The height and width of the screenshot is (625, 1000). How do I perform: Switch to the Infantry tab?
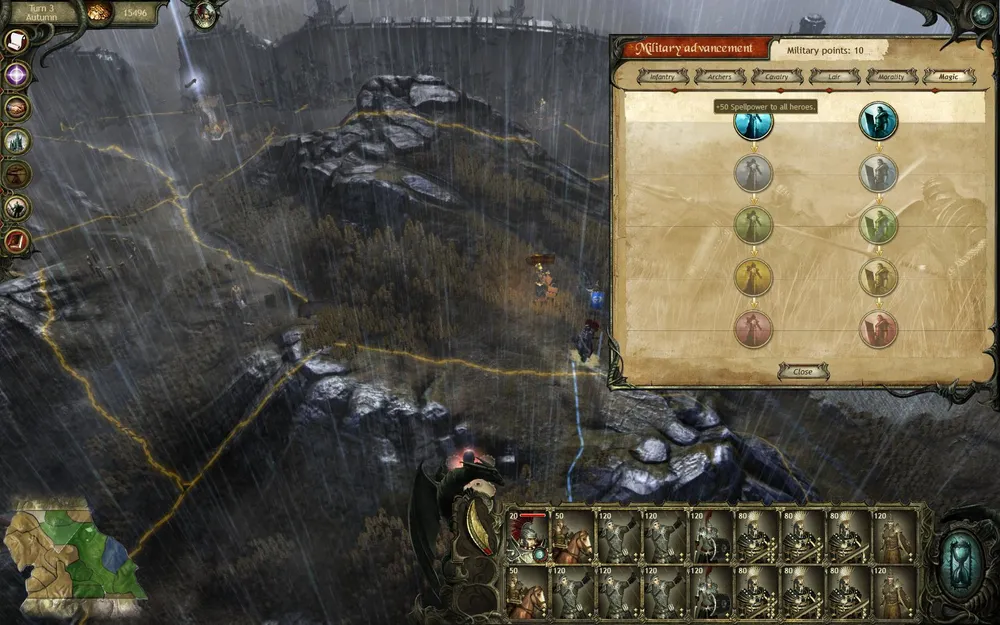point(664,76)
